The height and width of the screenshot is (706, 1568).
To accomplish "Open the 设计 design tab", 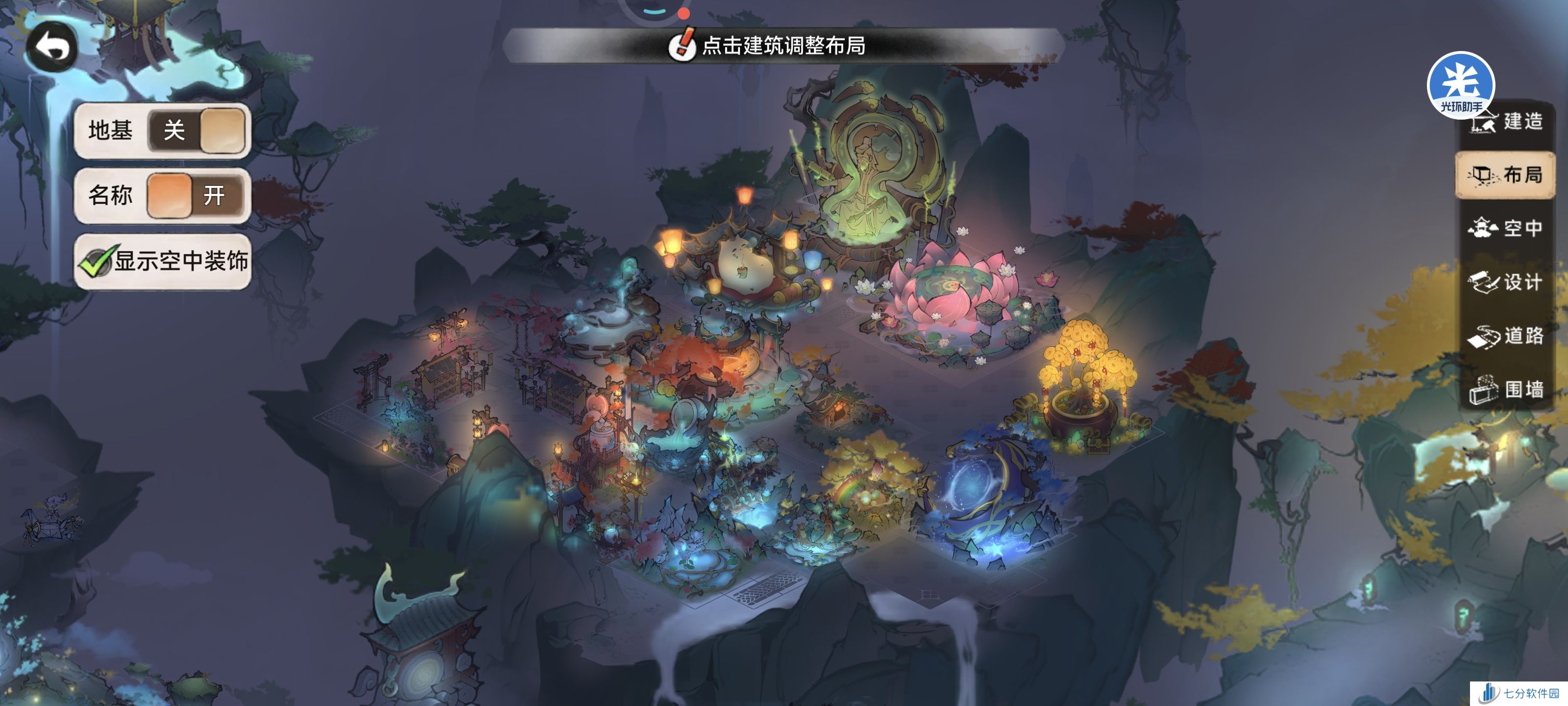I will [x=1505, y=282].
